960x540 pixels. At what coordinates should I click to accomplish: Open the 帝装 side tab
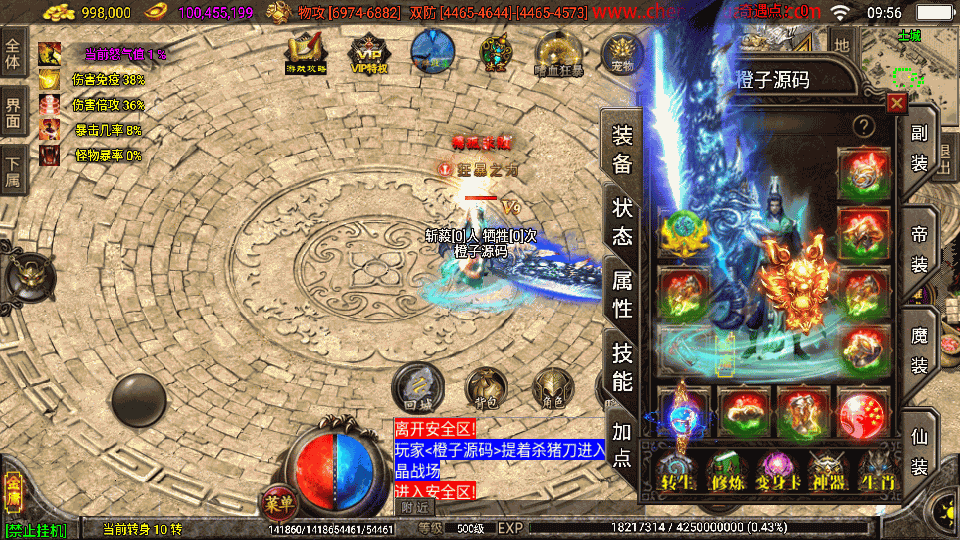point(919,250)
